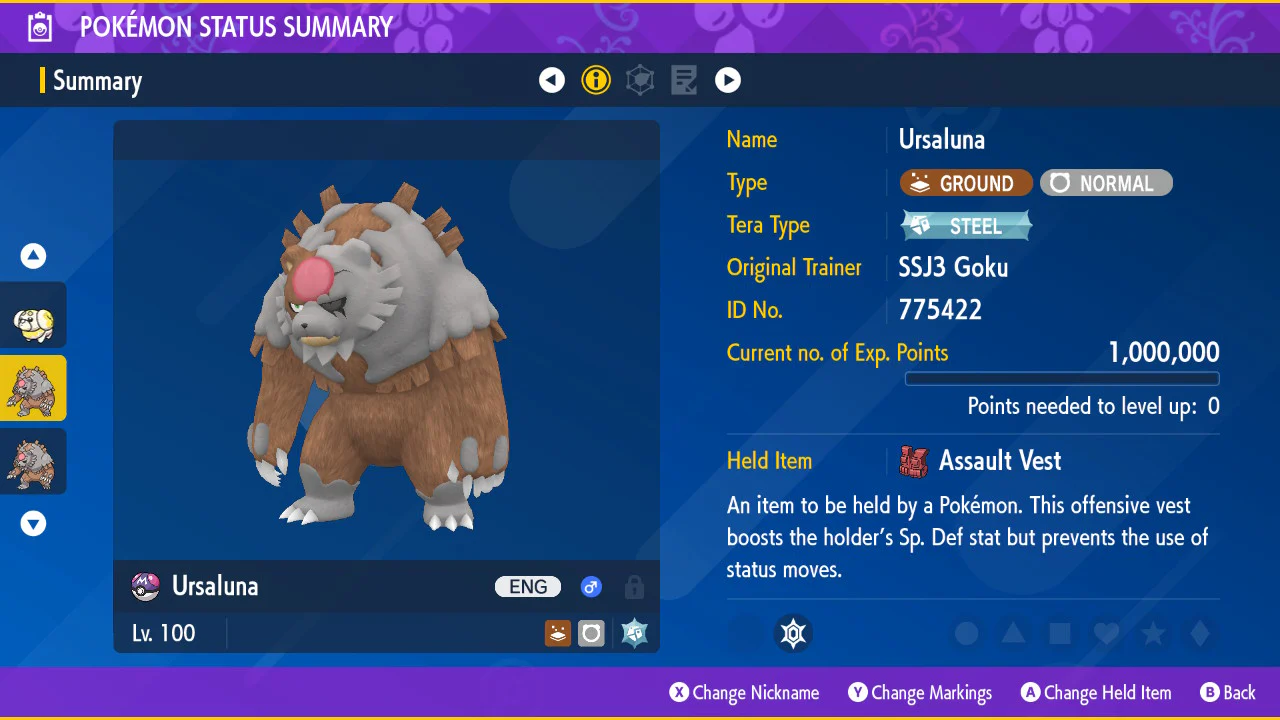The height and width of the screenshot is (720, 1280).
Task: Select the Ground type badge
Action: pos(966,183)
